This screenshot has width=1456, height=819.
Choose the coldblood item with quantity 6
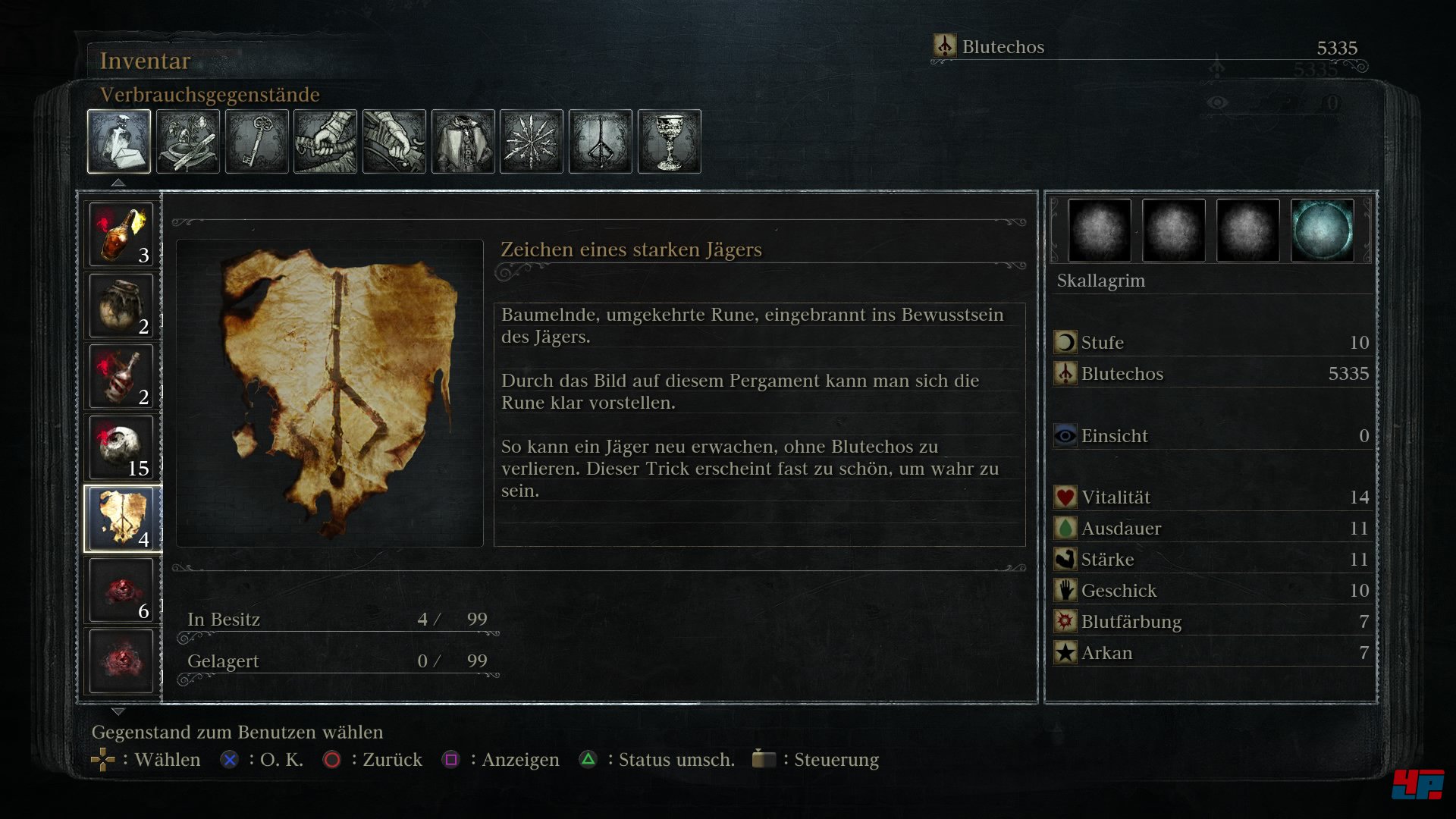[x=121, y=590]
